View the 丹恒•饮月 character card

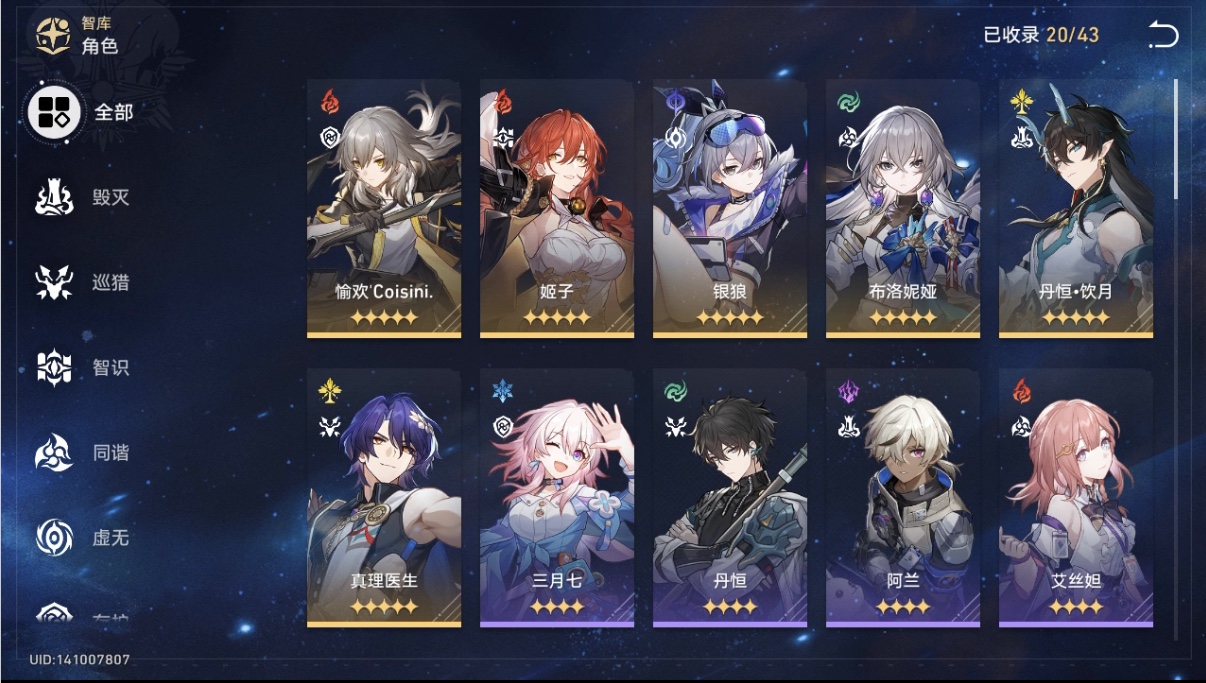pyautogui.click(x=1076, y=208)
